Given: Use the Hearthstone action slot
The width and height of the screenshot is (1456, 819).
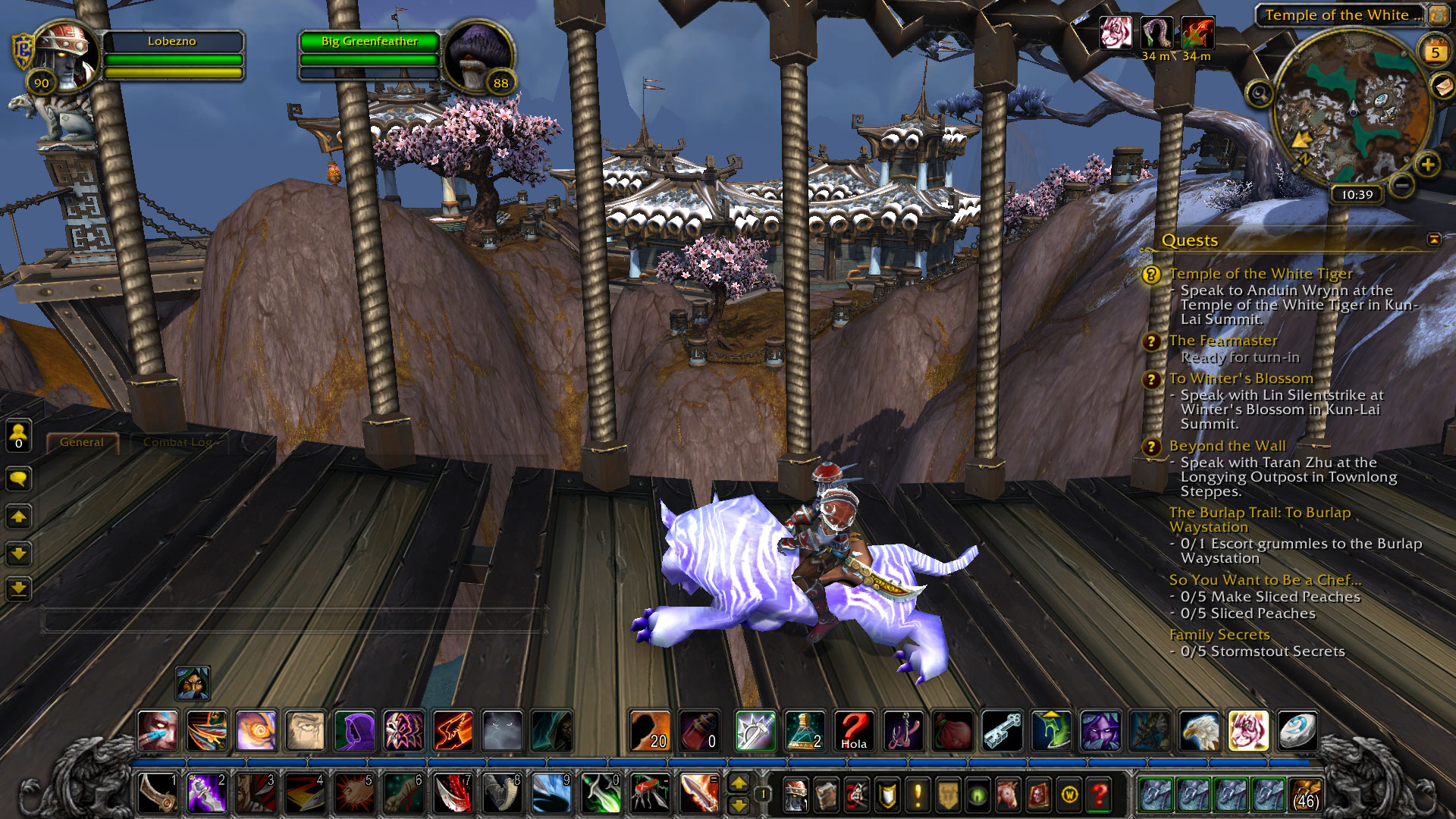Looking at the screenshot, I should [x=1298, y=731].
